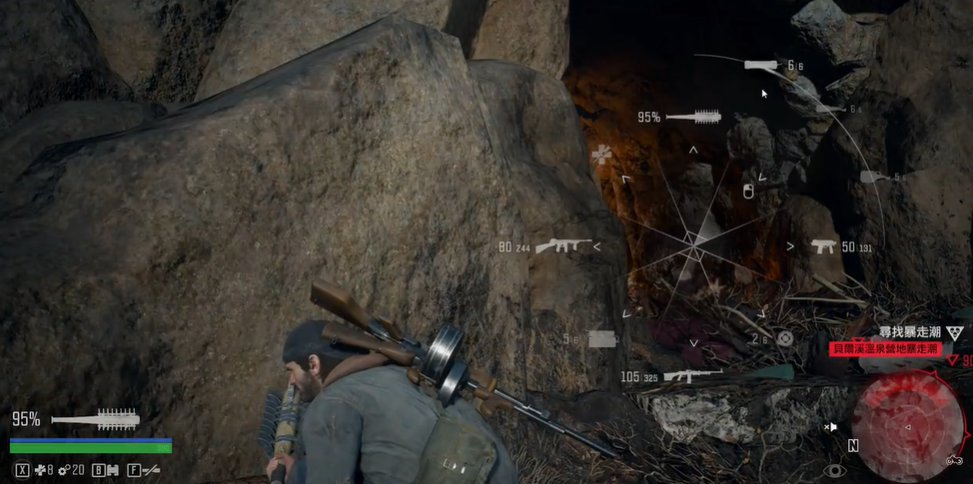The image size is (973, 484).
Task: Click the horde objective red banner
Action: coord(883,349)
